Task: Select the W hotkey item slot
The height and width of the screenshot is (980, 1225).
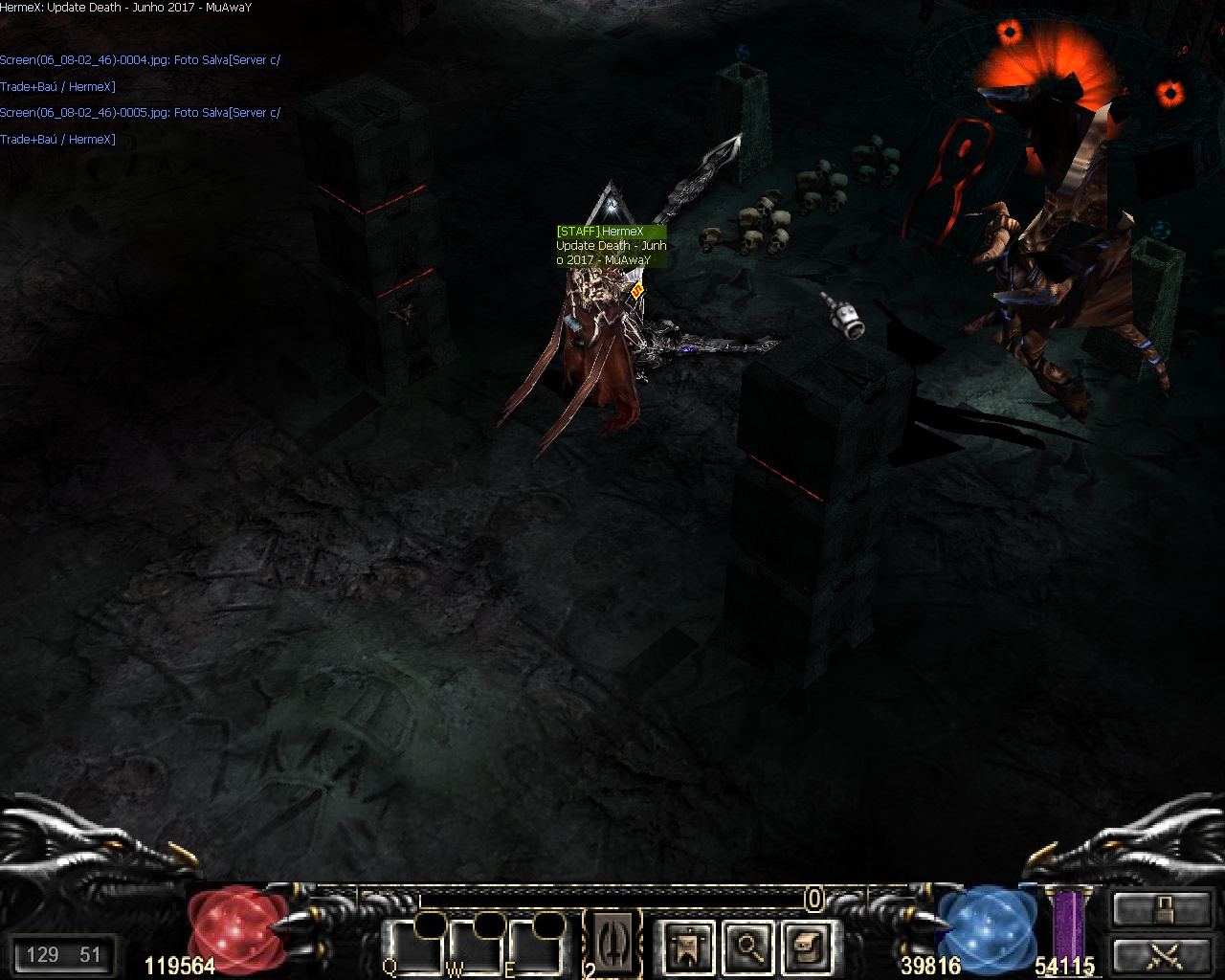Action: coord(474,947)
